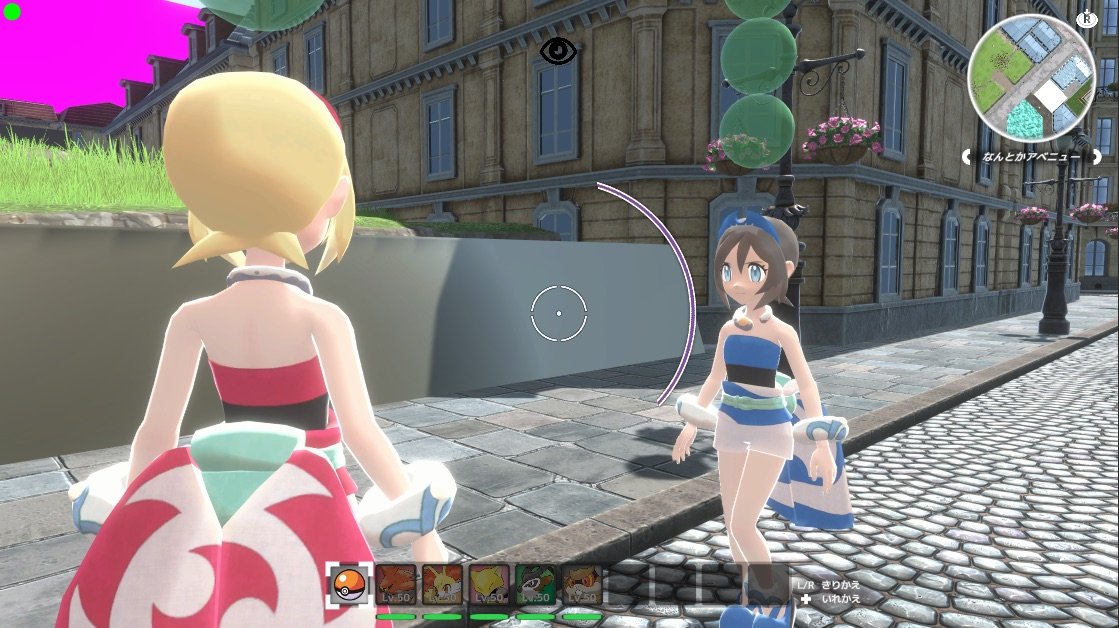Open the circular minimap
Screen dimensions: 1119x628
1032,78
